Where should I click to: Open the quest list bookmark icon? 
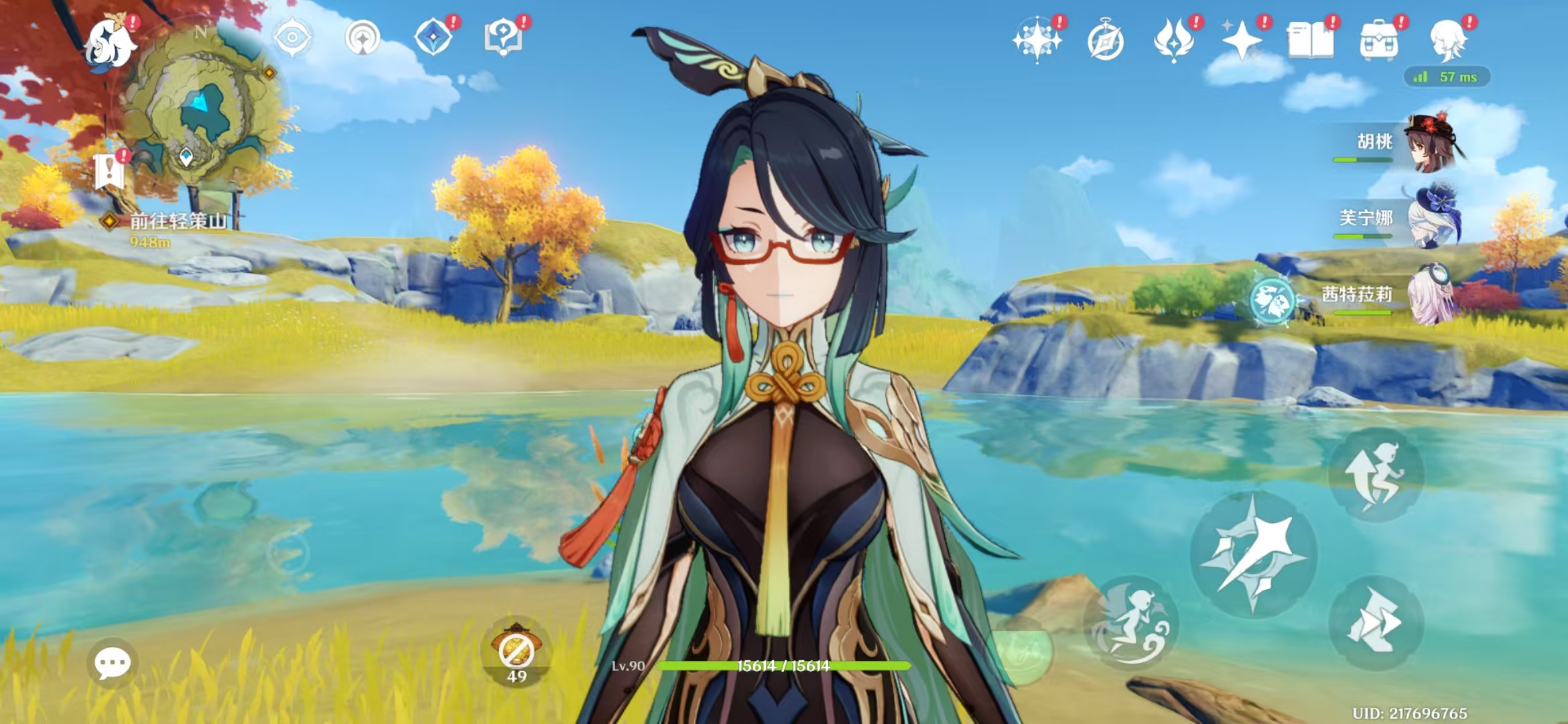coord(109,172)
